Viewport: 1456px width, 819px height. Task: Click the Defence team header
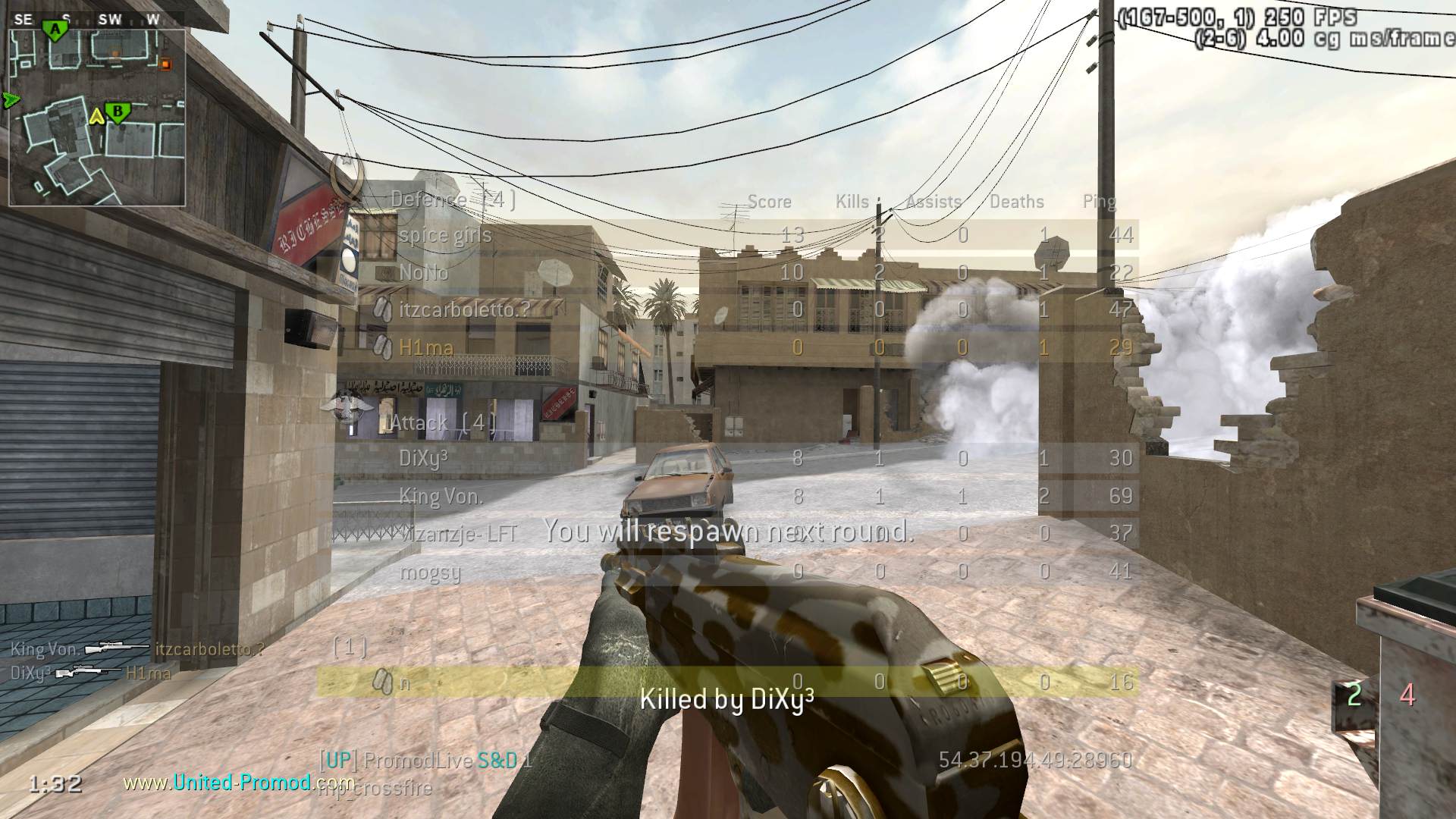click(453, 200)
